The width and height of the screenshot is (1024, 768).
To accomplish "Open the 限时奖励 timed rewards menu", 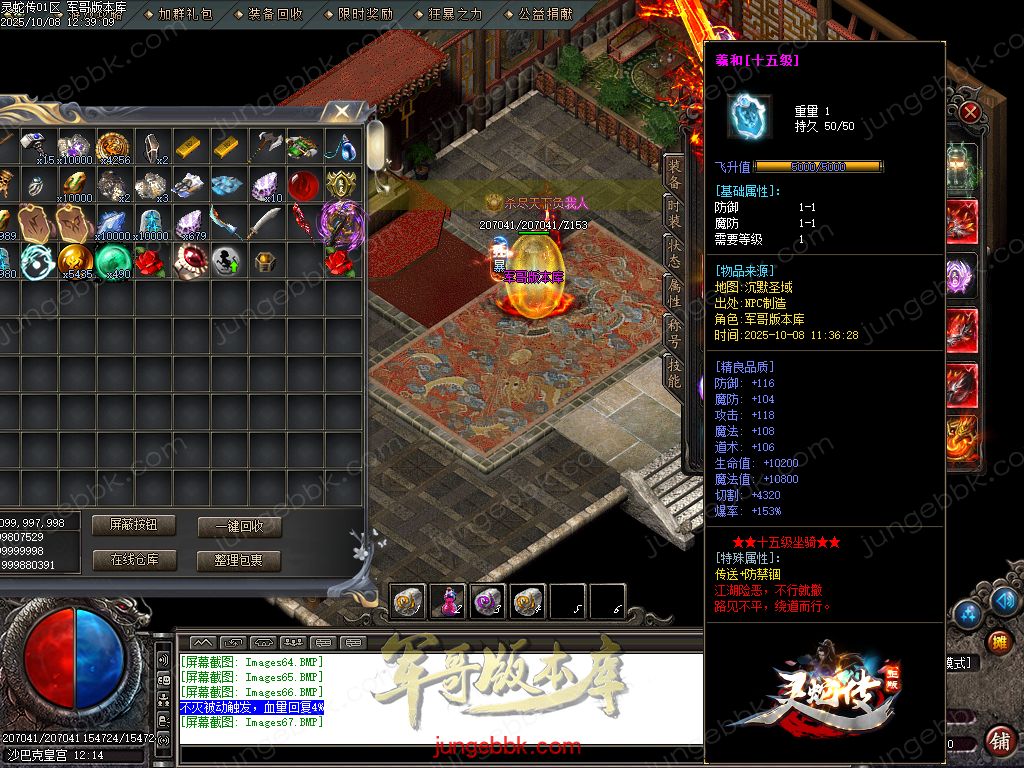I will (365, 14).
